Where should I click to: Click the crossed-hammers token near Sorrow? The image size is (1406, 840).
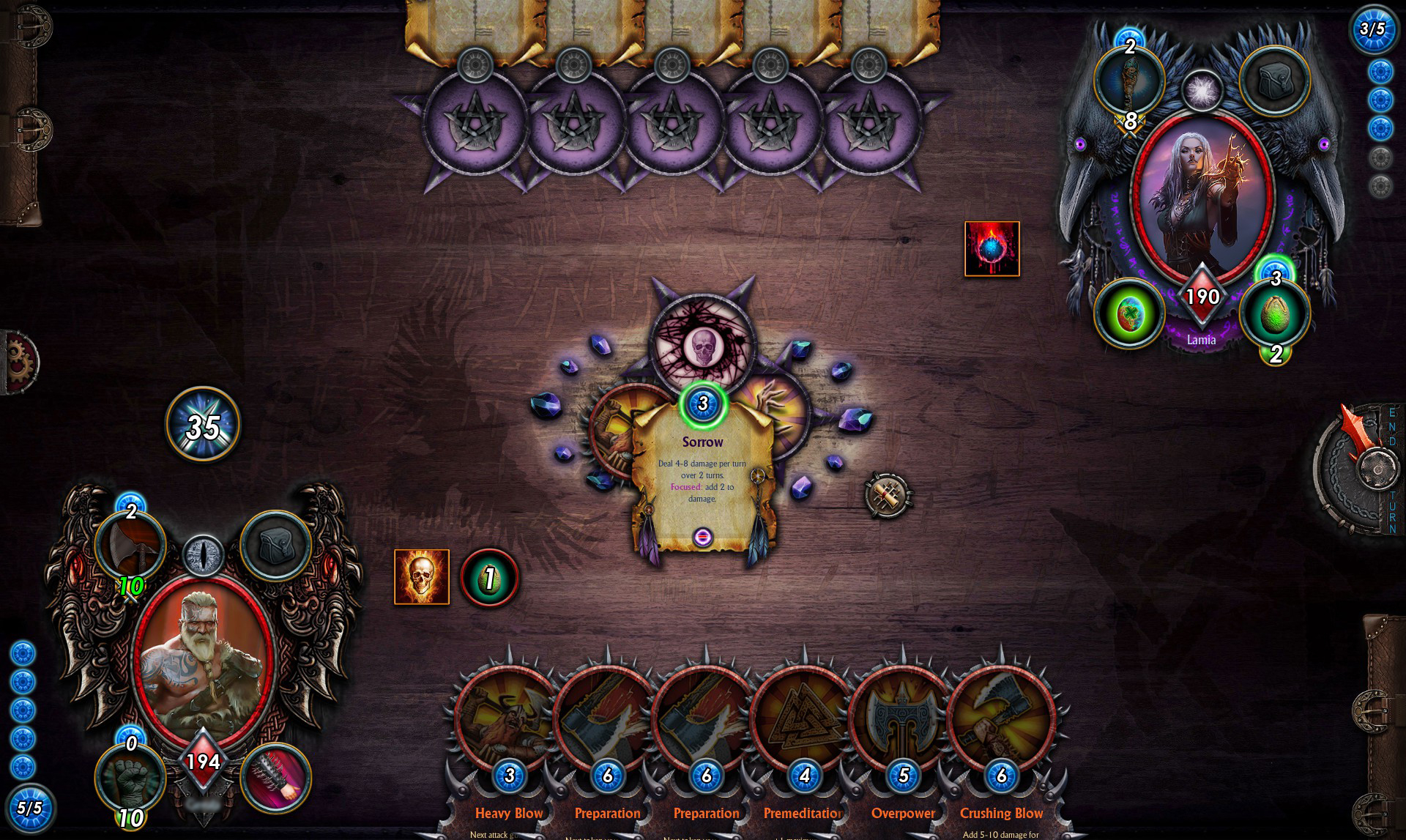(888, 495)
